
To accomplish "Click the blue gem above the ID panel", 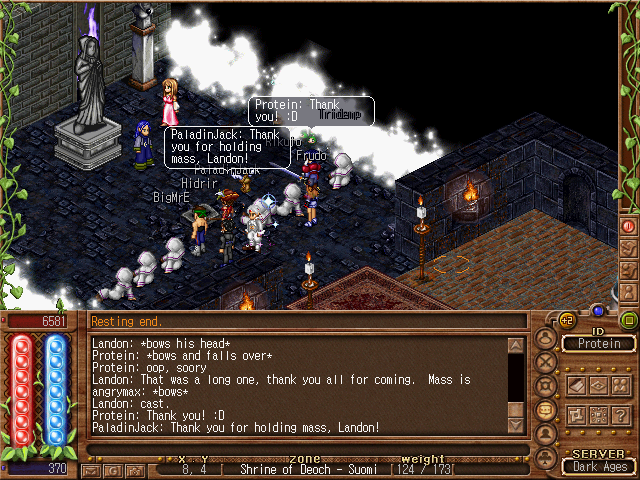I will [599, 310].
